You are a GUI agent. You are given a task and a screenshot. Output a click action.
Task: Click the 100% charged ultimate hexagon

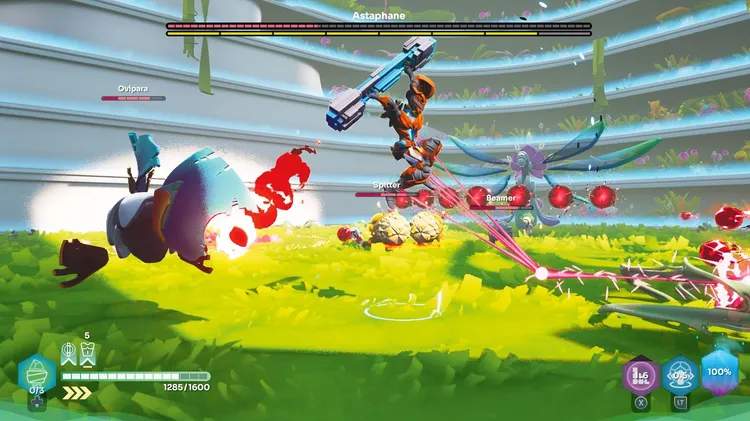[720, 370]
